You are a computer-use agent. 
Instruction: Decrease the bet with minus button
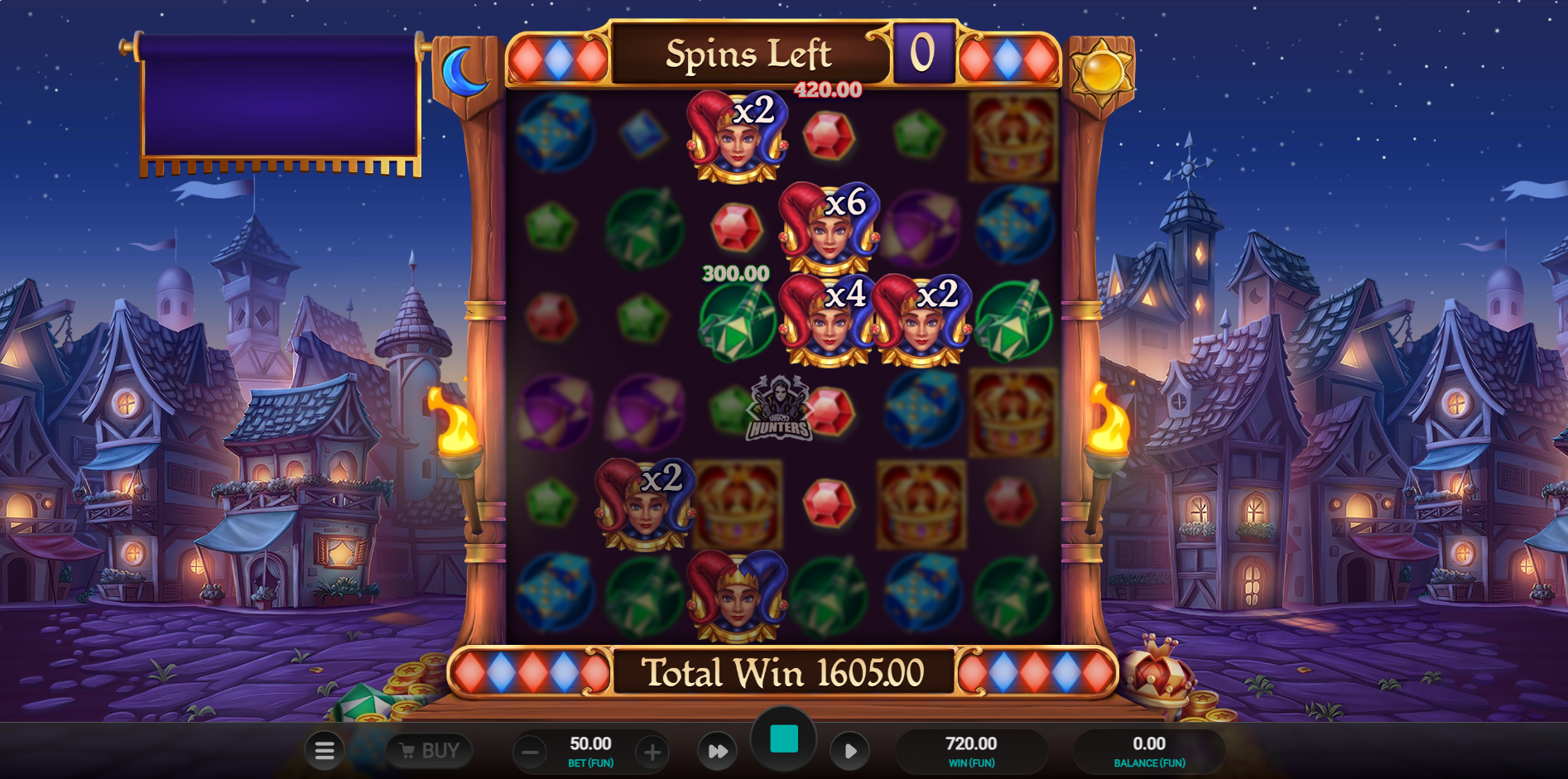pyautogui.click(x=530, y=752)
